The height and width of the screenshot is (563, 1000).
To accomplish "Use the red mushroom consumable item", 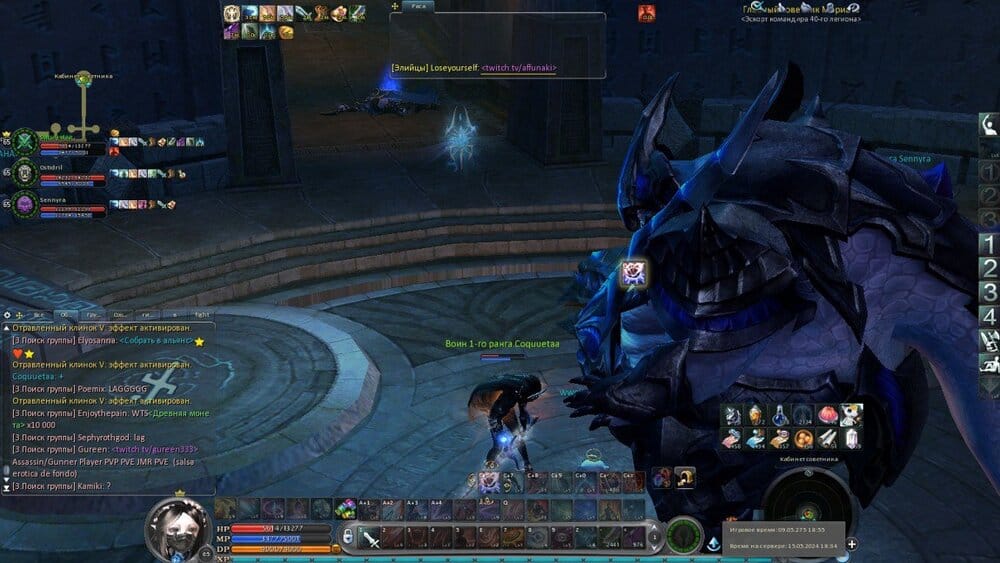I will coord(827,415).
